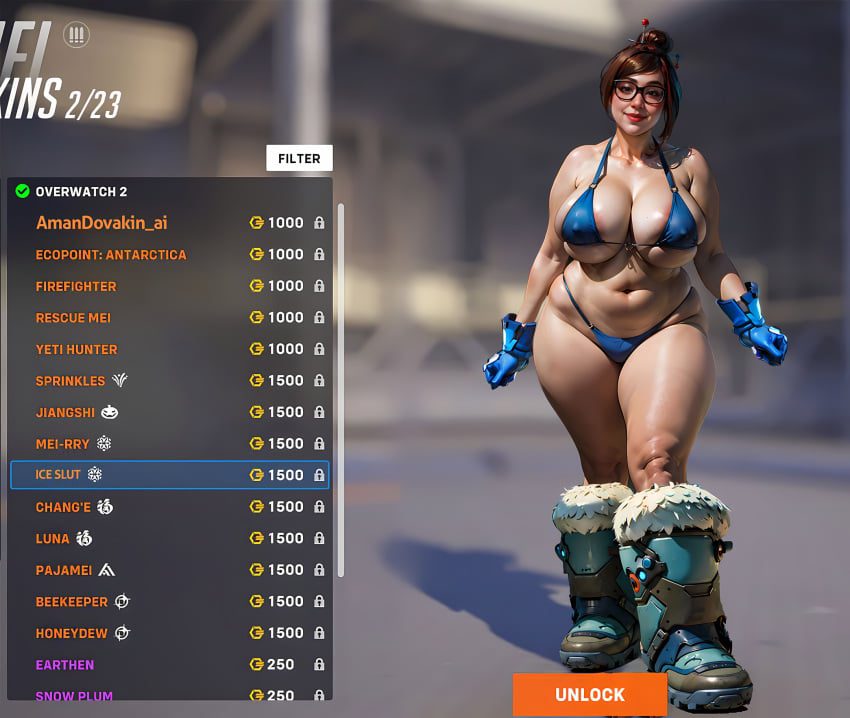Select the Sprinkles skin entry

[70, 381]
